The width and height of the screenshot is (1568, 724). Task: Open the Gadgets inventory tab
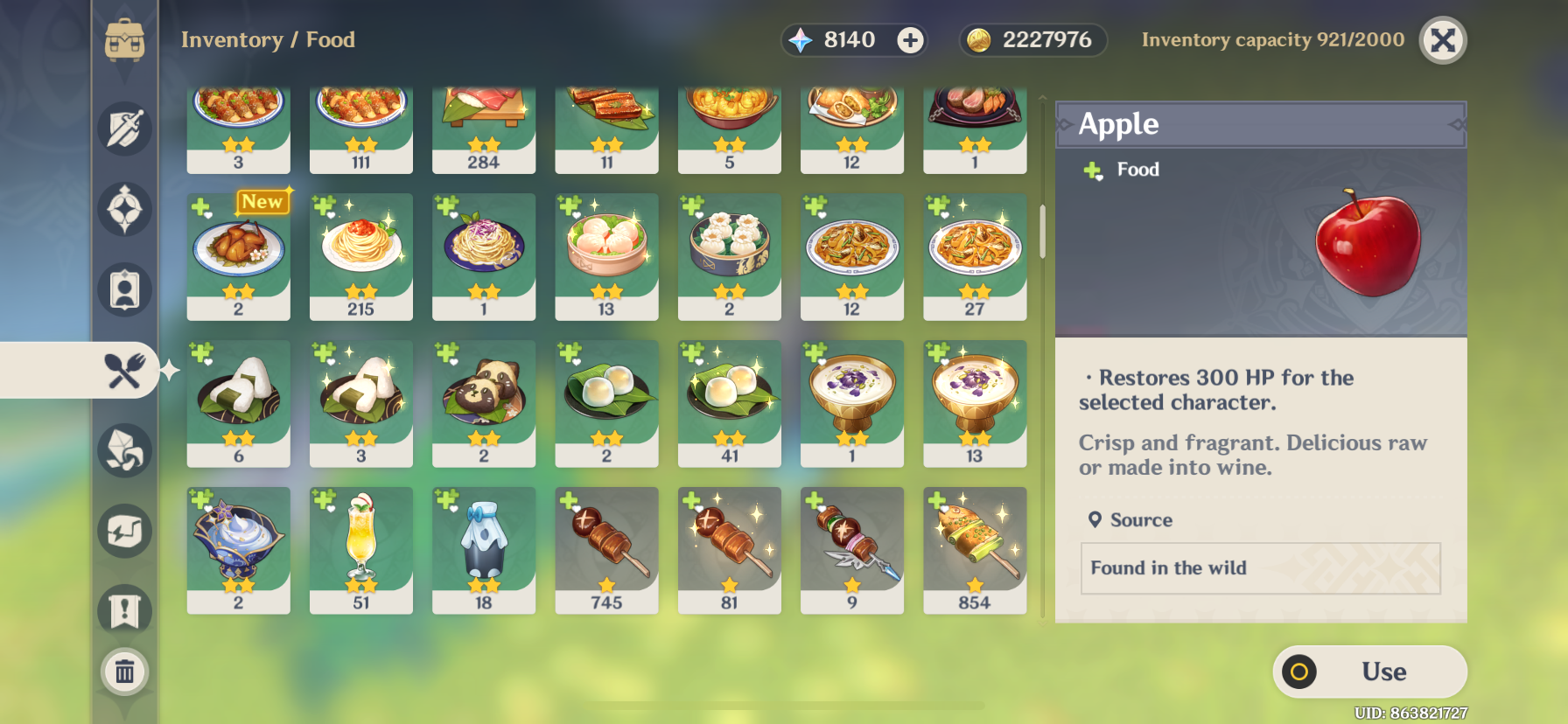point(127,530)
